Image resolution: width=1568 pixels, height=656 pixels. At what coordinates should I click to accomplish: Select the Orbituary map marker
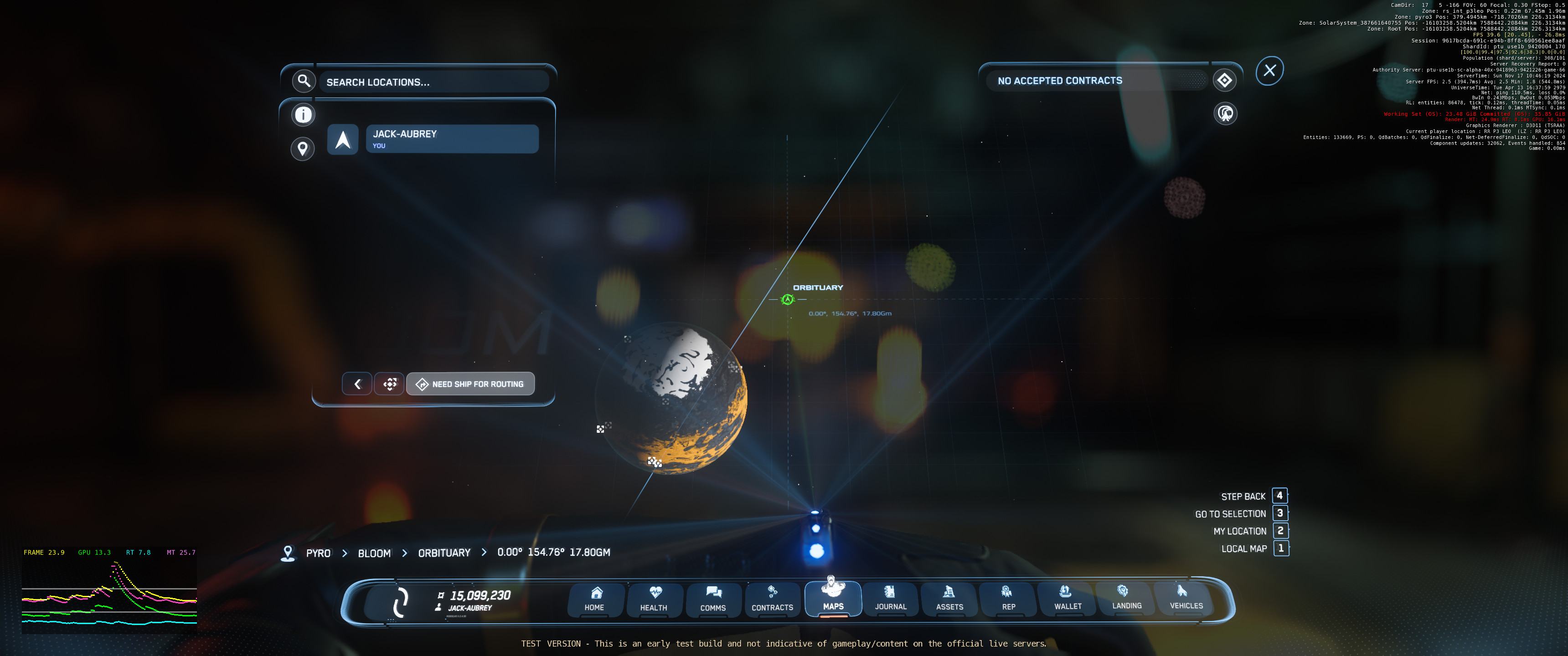pyautogui.click(x=788, y=299)
